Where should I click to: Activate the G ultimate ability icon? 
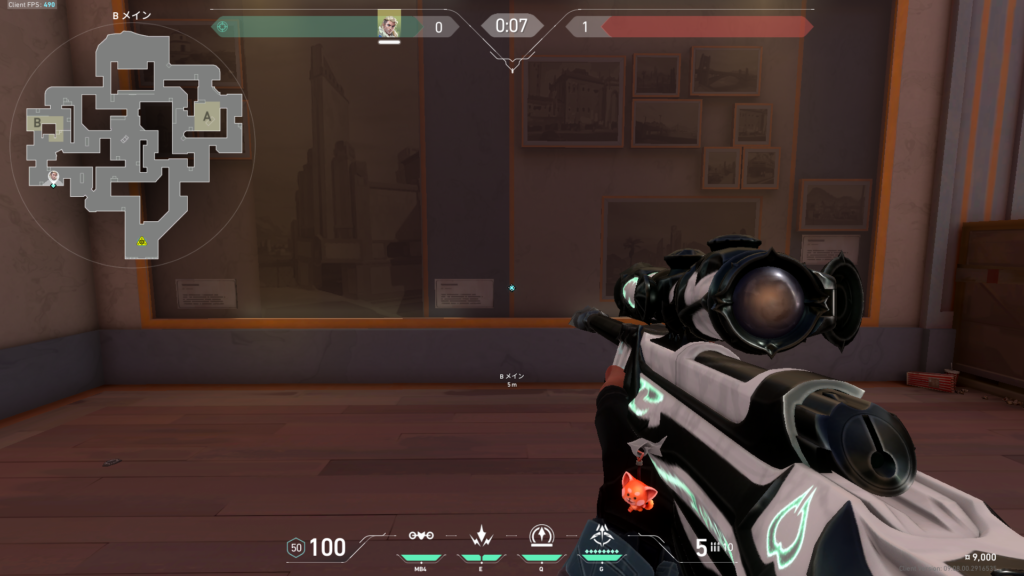(602, 535)
